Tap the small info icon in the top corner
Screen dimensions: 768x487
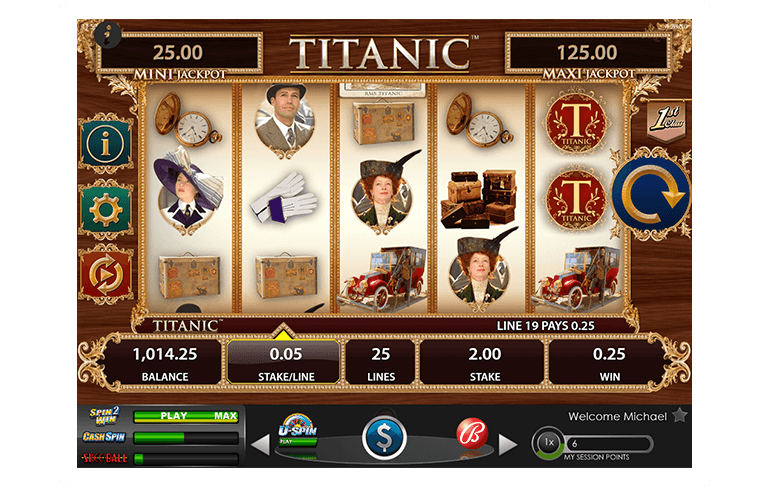click(x=104, y=33)
